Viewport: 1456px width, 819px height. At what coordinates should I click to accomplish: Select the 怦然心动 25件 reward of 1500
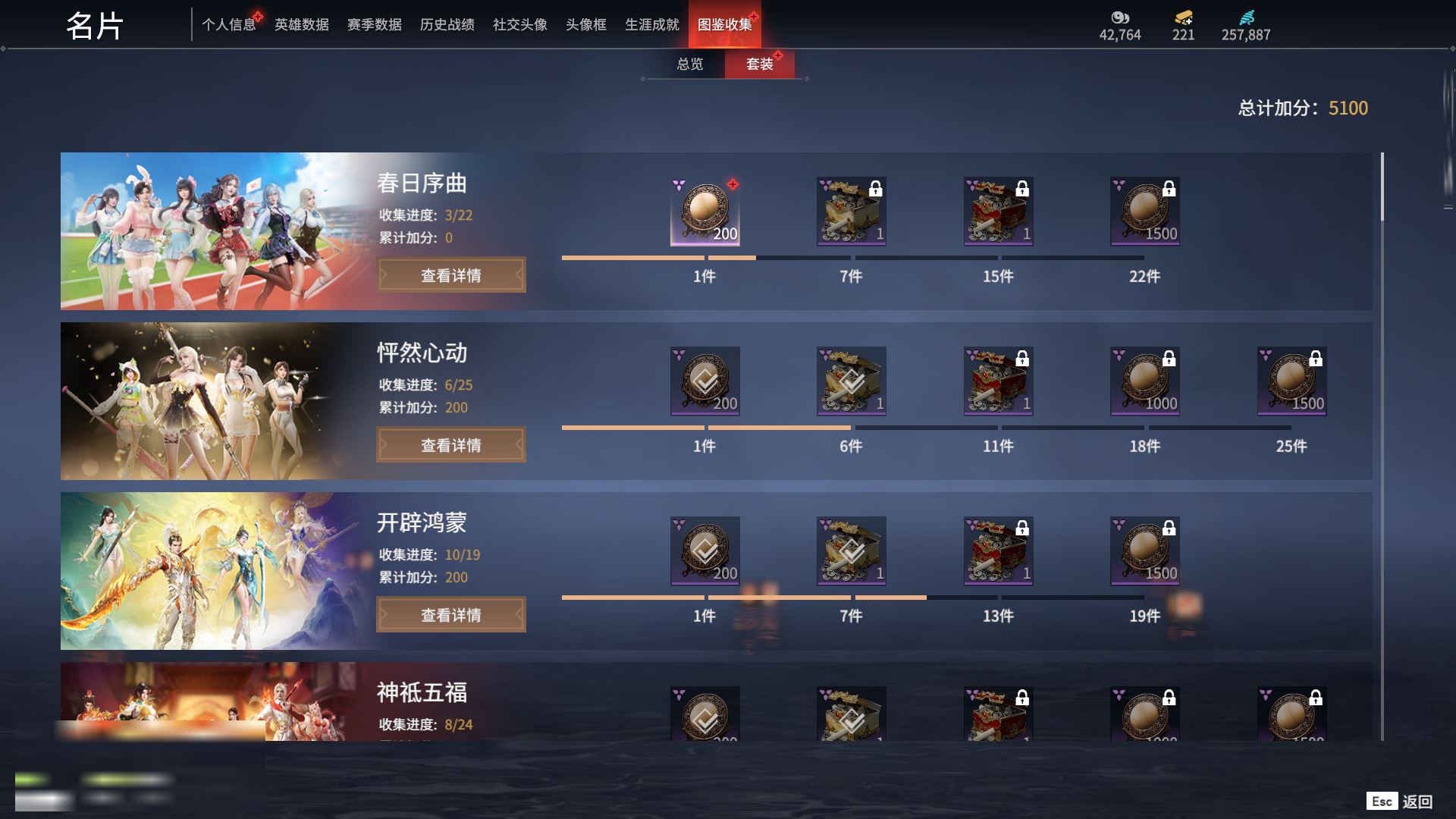pyautogui.click(x=1291, y=381)
